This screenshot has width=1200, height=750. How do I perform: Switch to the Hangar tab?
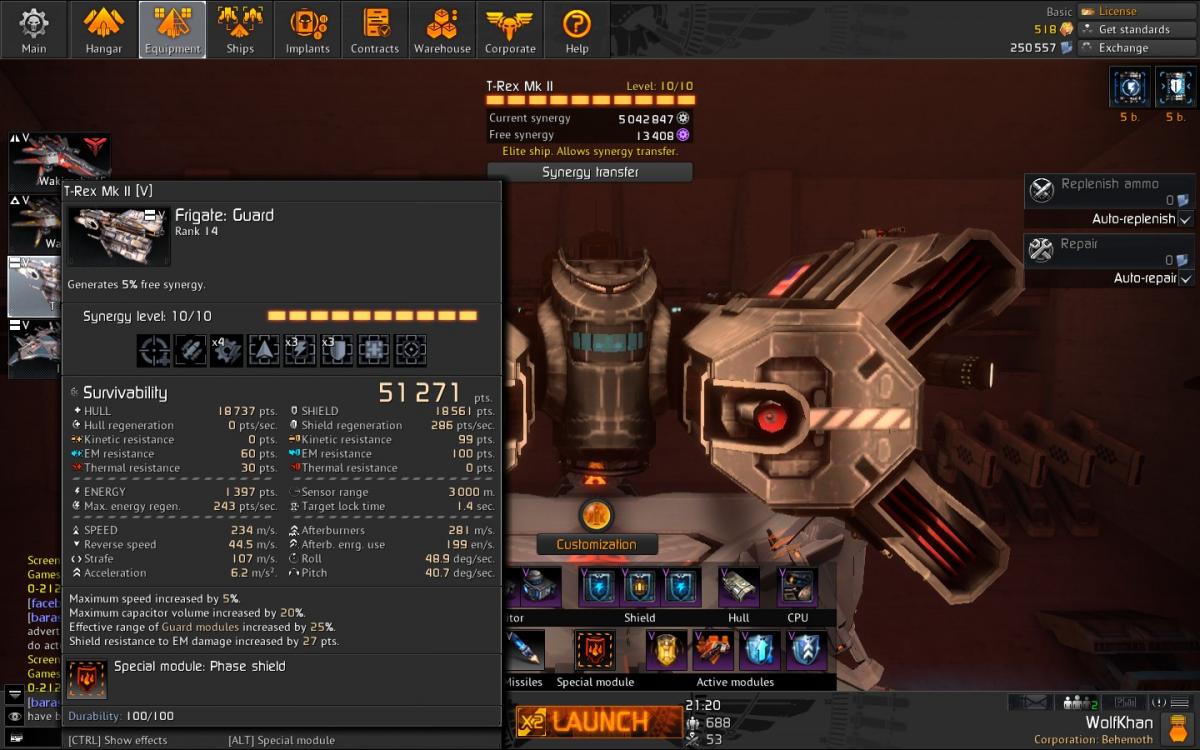pyautogui.click(x=103, y=29)
